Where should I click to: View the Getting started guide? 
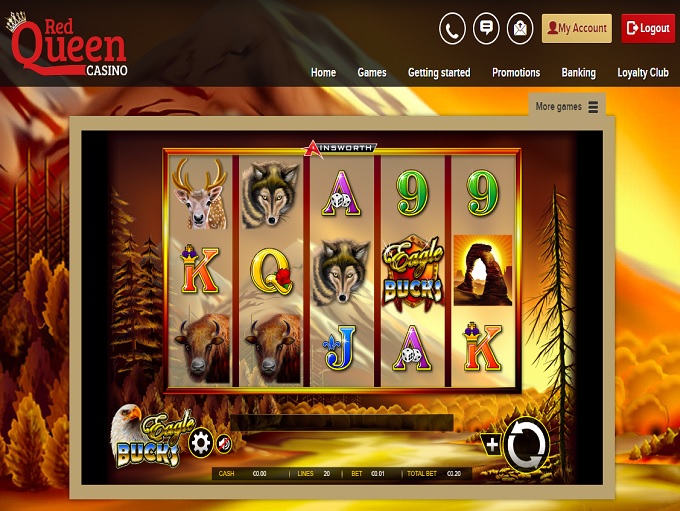click(x=439, y=73)
